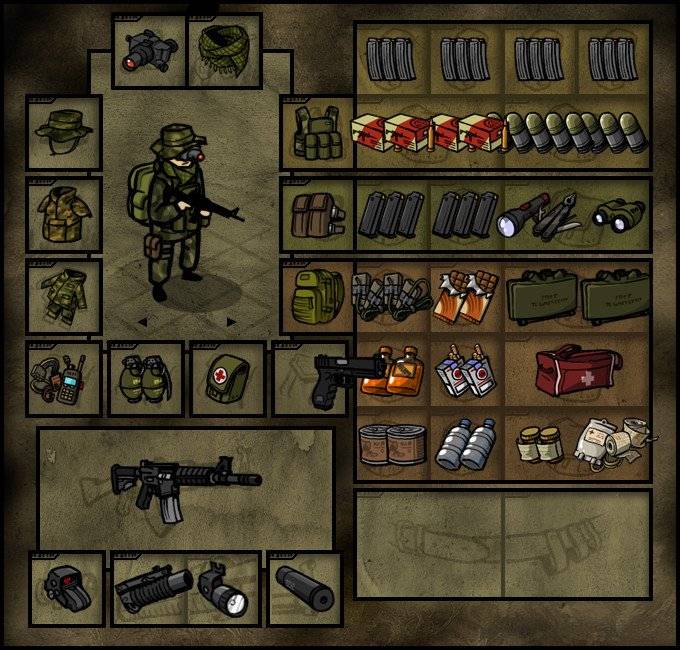The image size is (680, 650).
Task: Open the green medic pouch slot
Action: [x=228, y=378]
